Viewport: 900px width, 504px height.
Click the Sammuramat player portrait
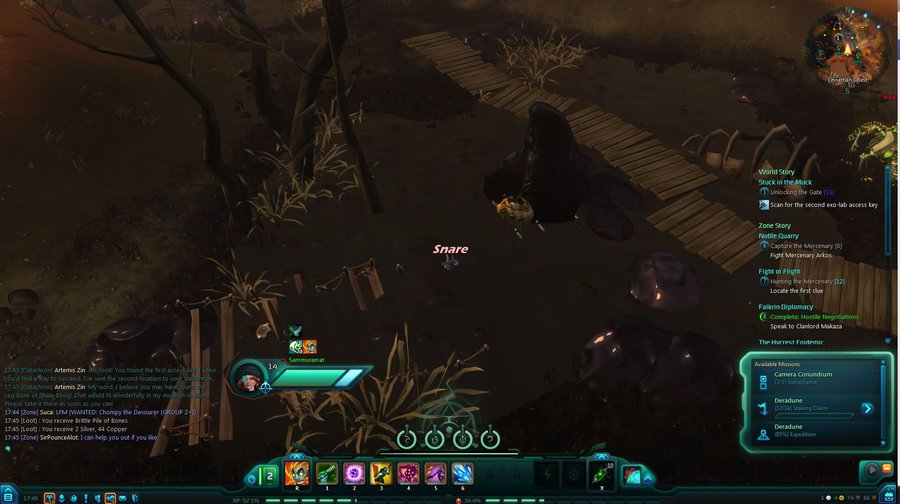[x=249, y=377]
